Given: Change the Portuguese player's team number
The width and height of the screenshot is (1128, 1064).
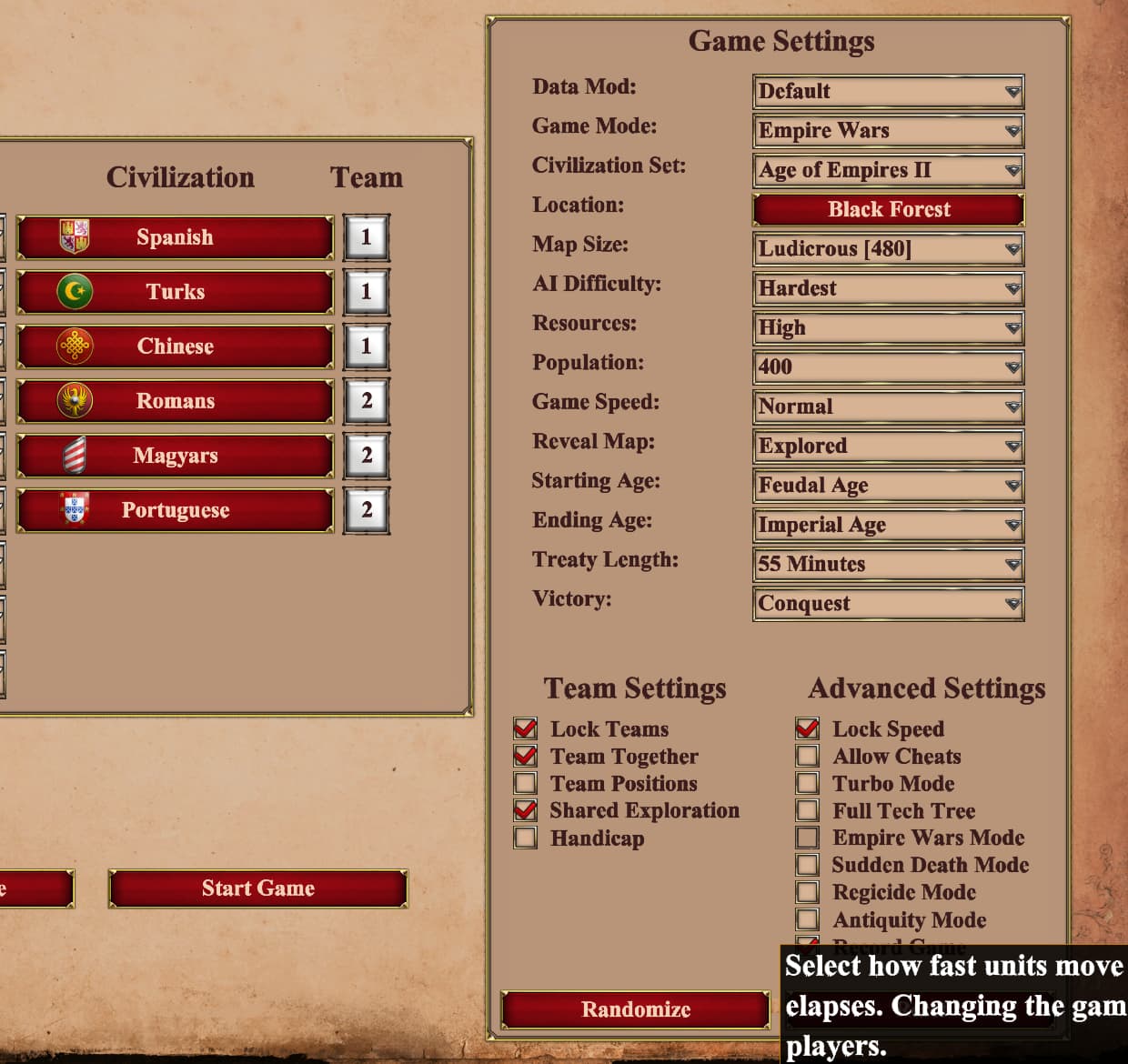Looking at the screenshot, I should click(x=367, y=510).
